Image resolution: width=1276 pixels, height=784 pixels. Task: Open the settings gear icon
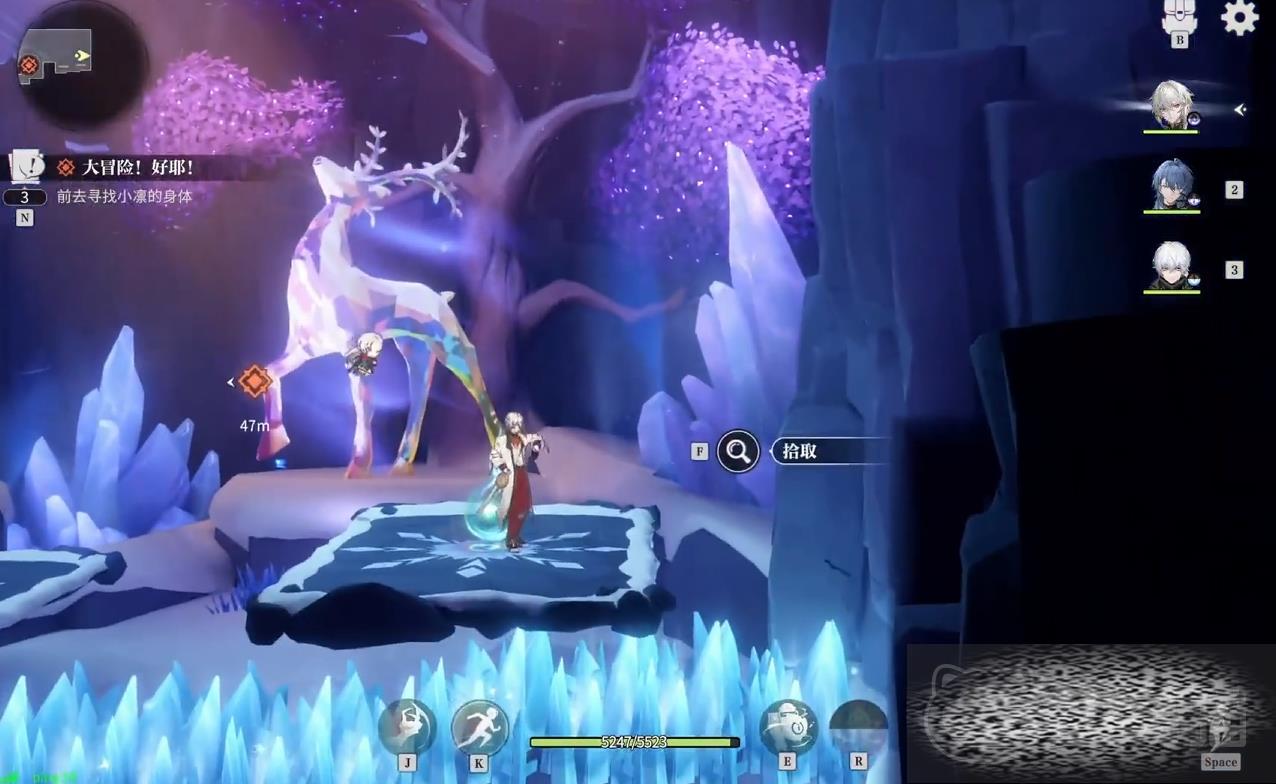[x=1239, y=18]
